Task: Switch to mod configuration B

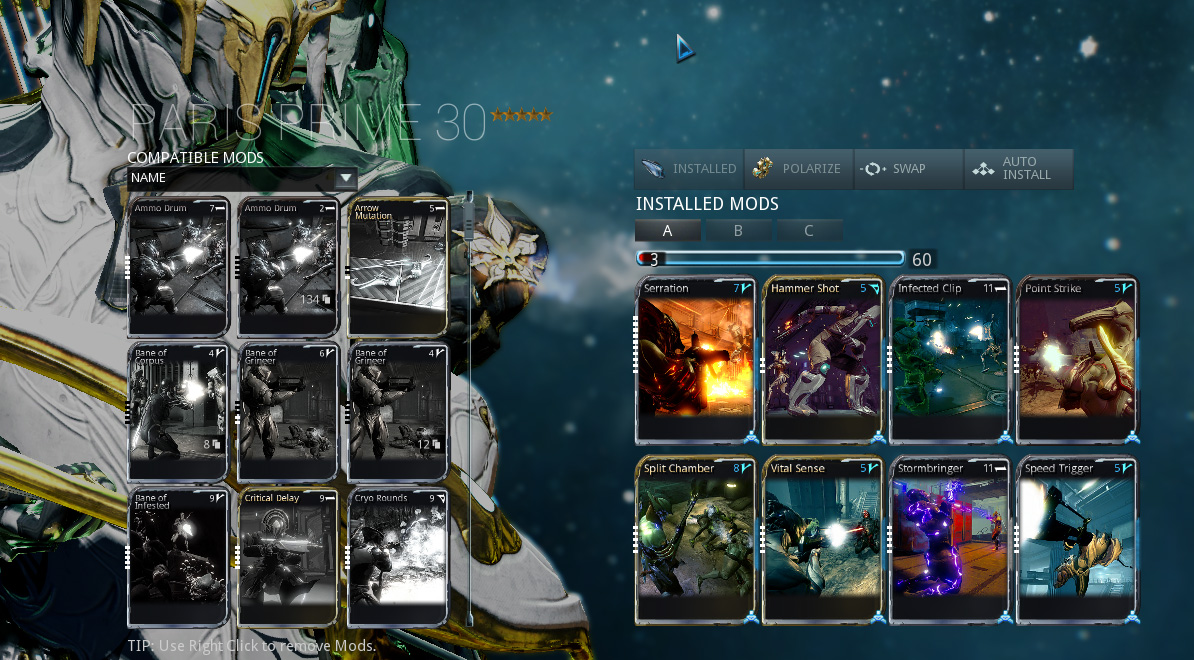Action: tap(738, 231)
